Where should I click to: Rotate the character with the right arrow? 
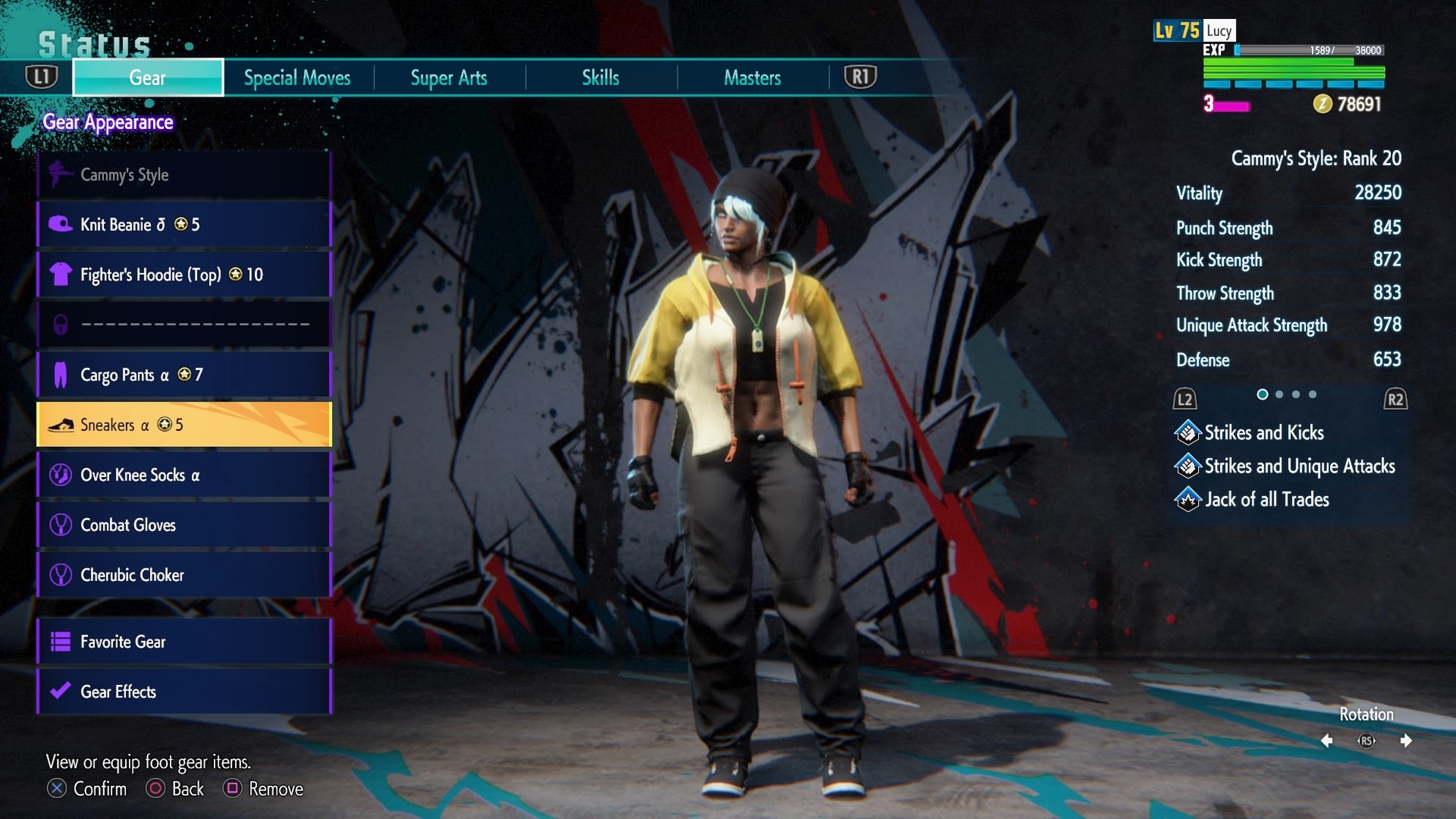point(1405,741)
